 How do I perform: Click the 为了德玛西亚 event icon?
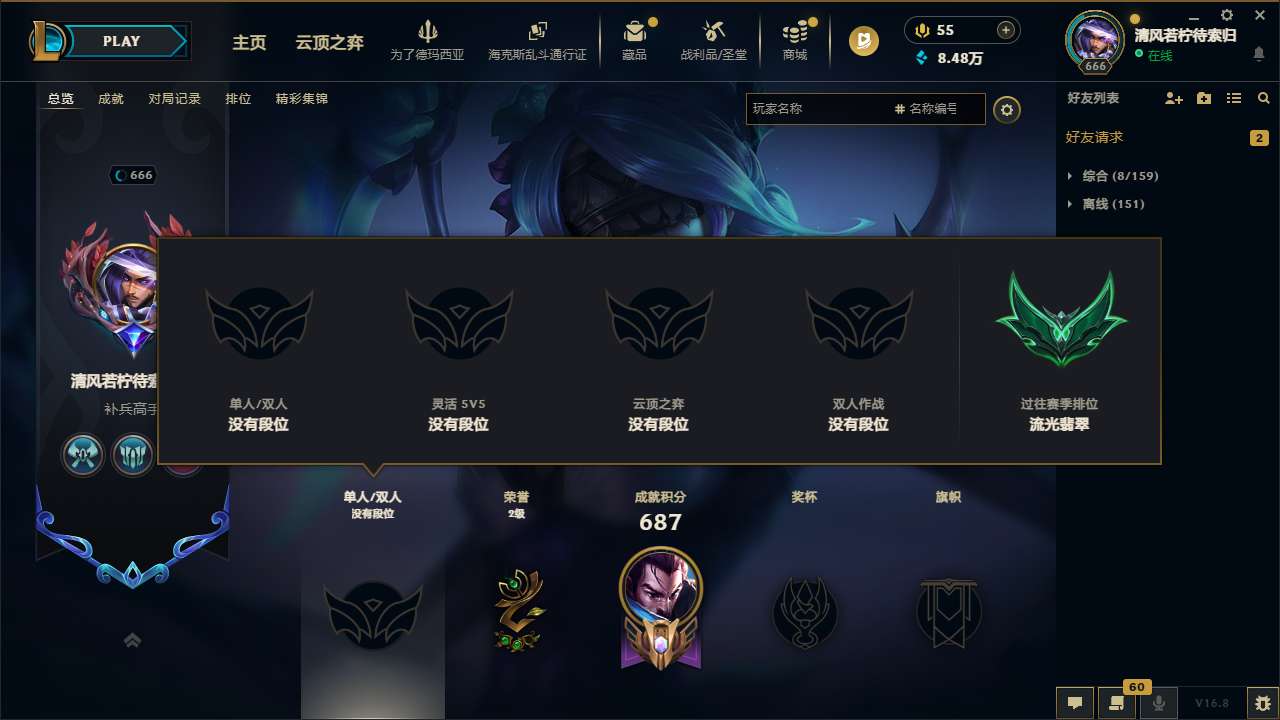(428, 40)
